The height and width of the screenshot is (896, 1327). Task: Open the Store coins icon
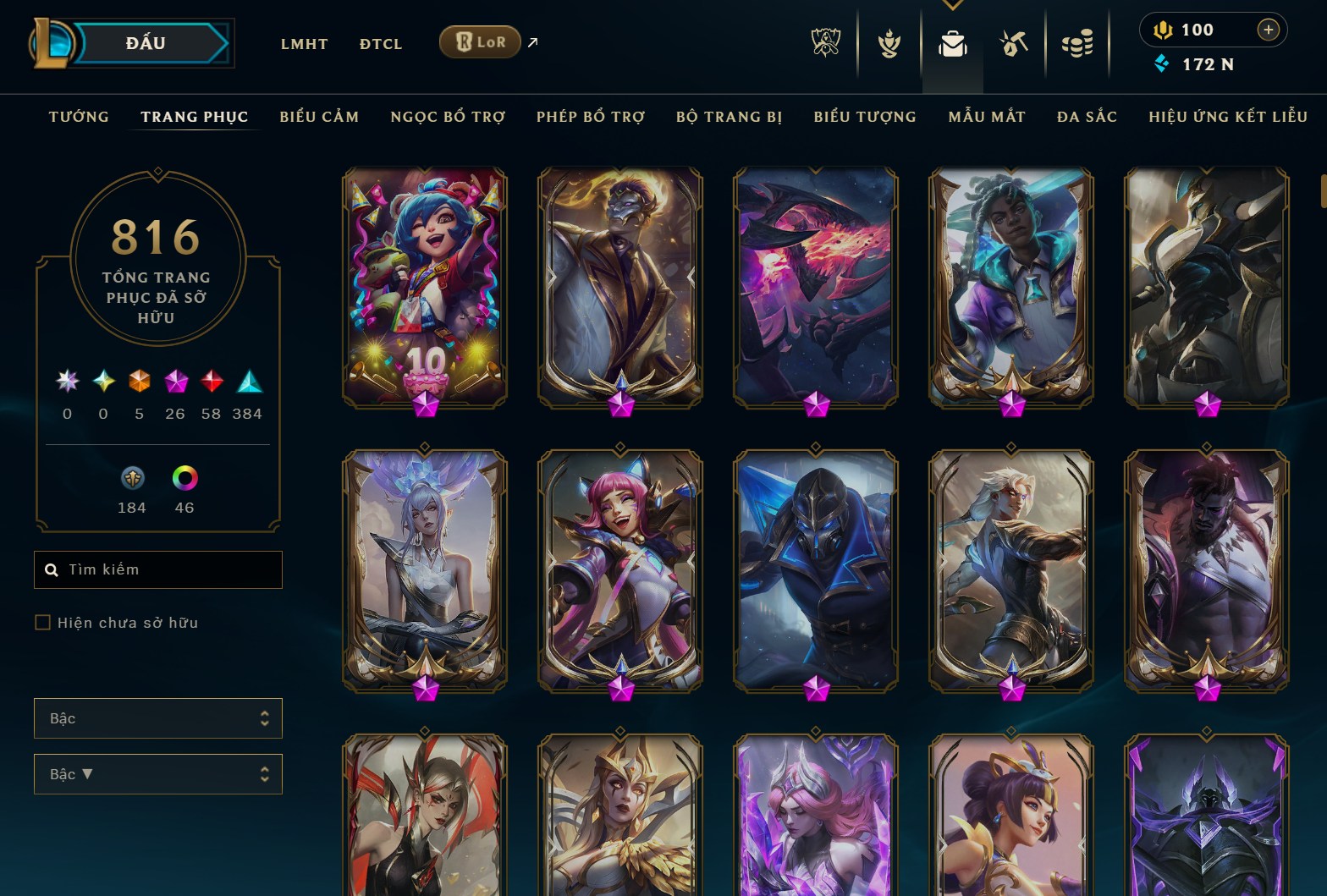point(1076,44)
